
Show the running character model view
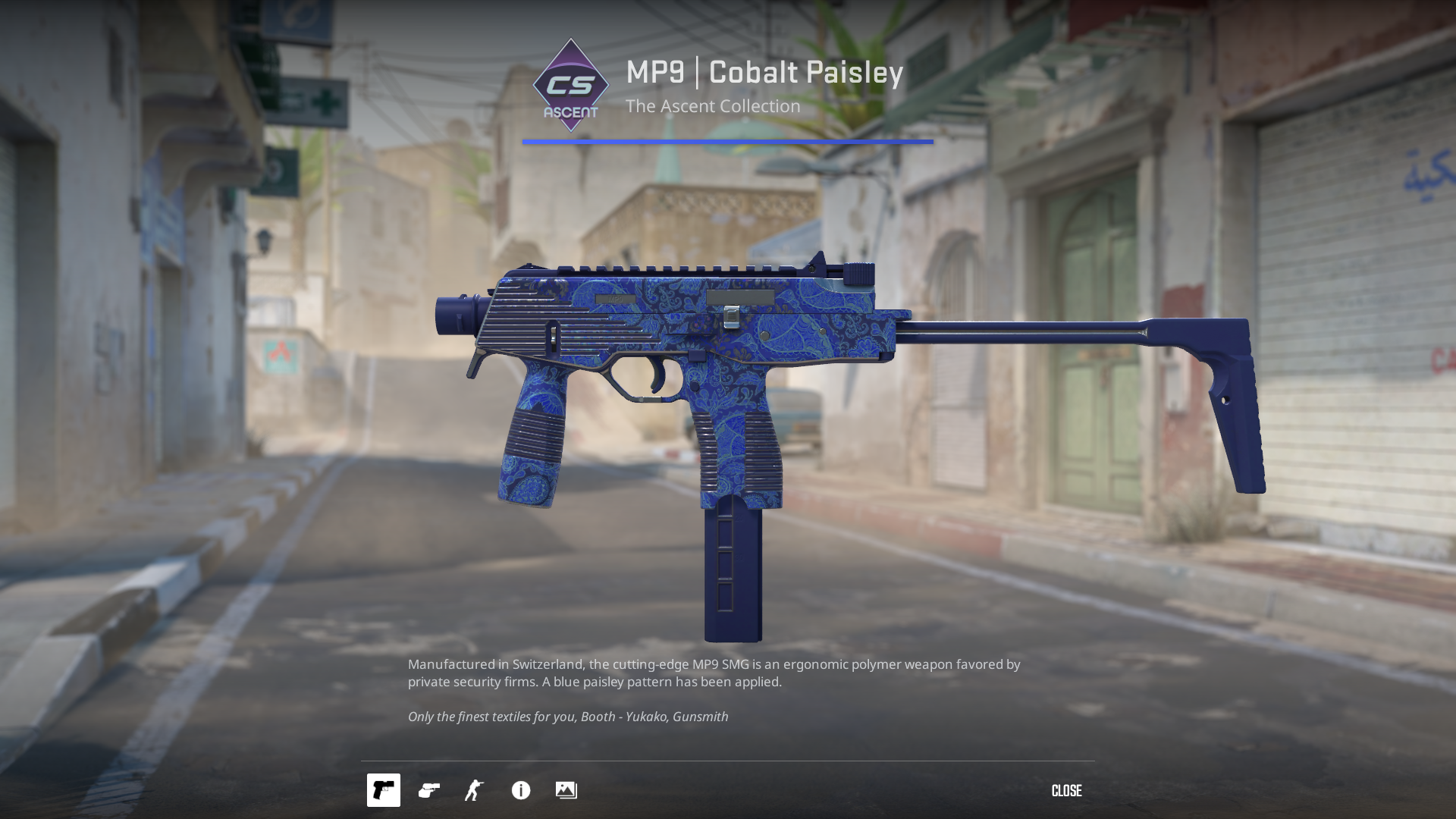[475, 790]
